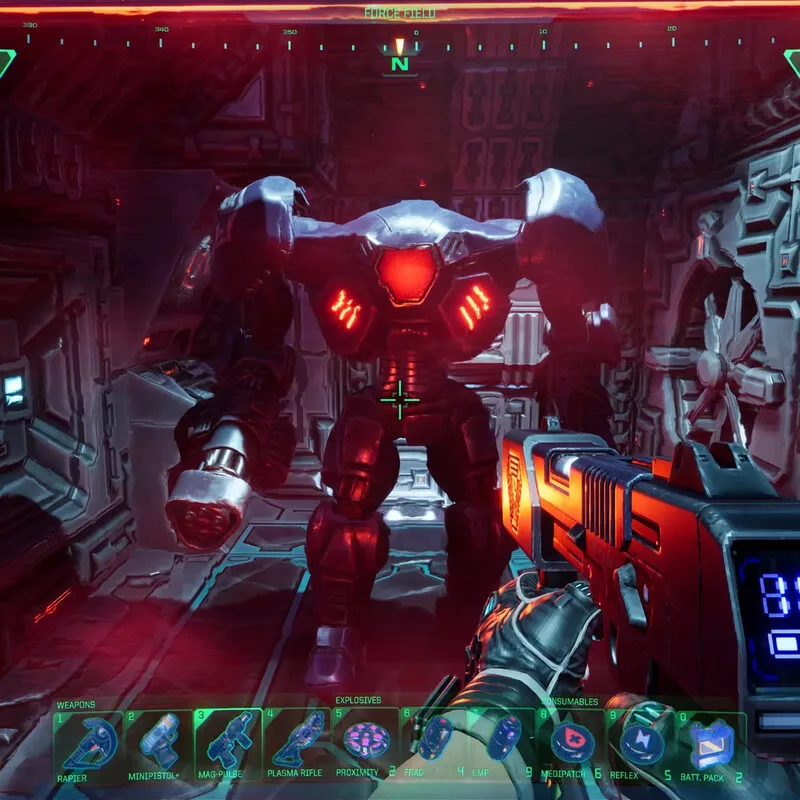Pick the Frag grenade slot
This screenshot has width=800, height=800.
coord(435,743)
